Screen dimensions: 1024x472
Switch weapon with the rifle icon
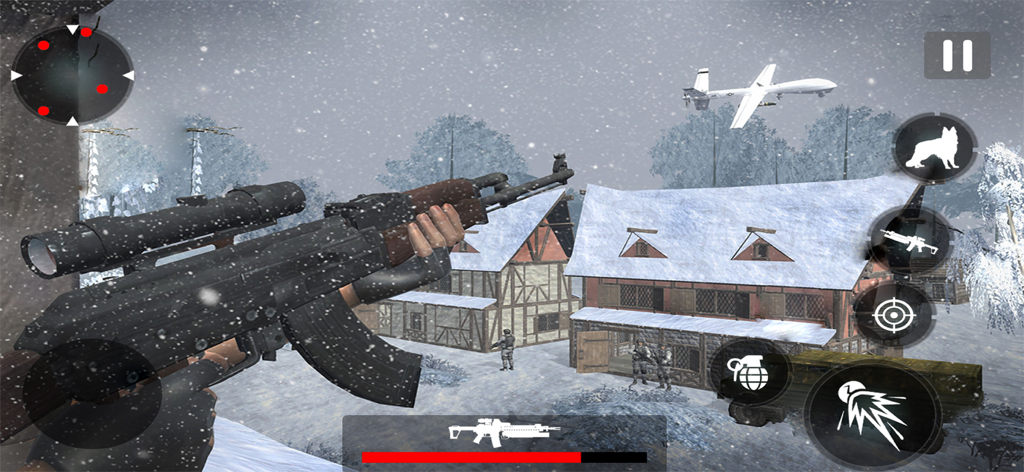coord(909,241)
